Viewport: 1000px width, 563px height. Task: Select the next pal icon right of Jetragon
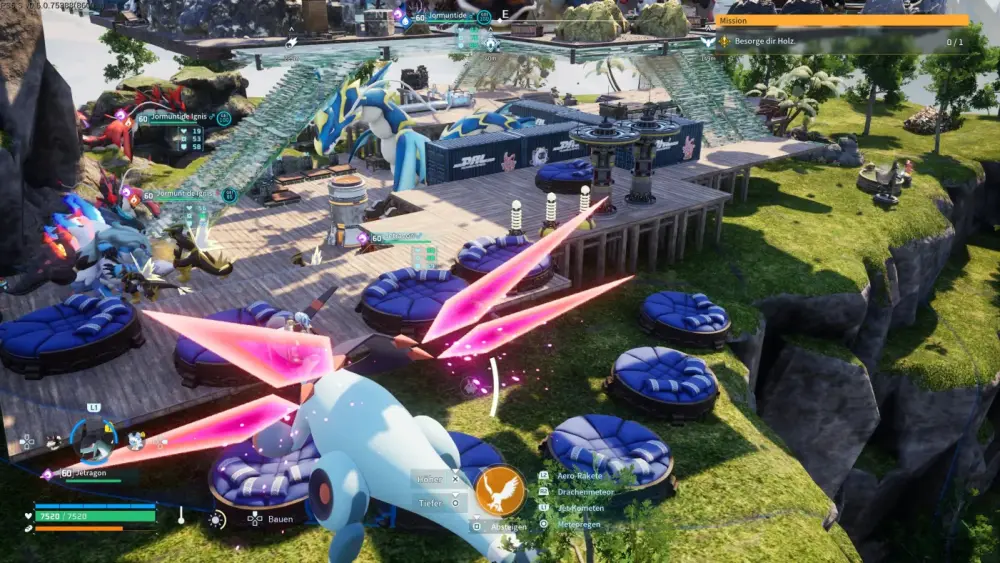pyautogui.click(x=136, y=440)
